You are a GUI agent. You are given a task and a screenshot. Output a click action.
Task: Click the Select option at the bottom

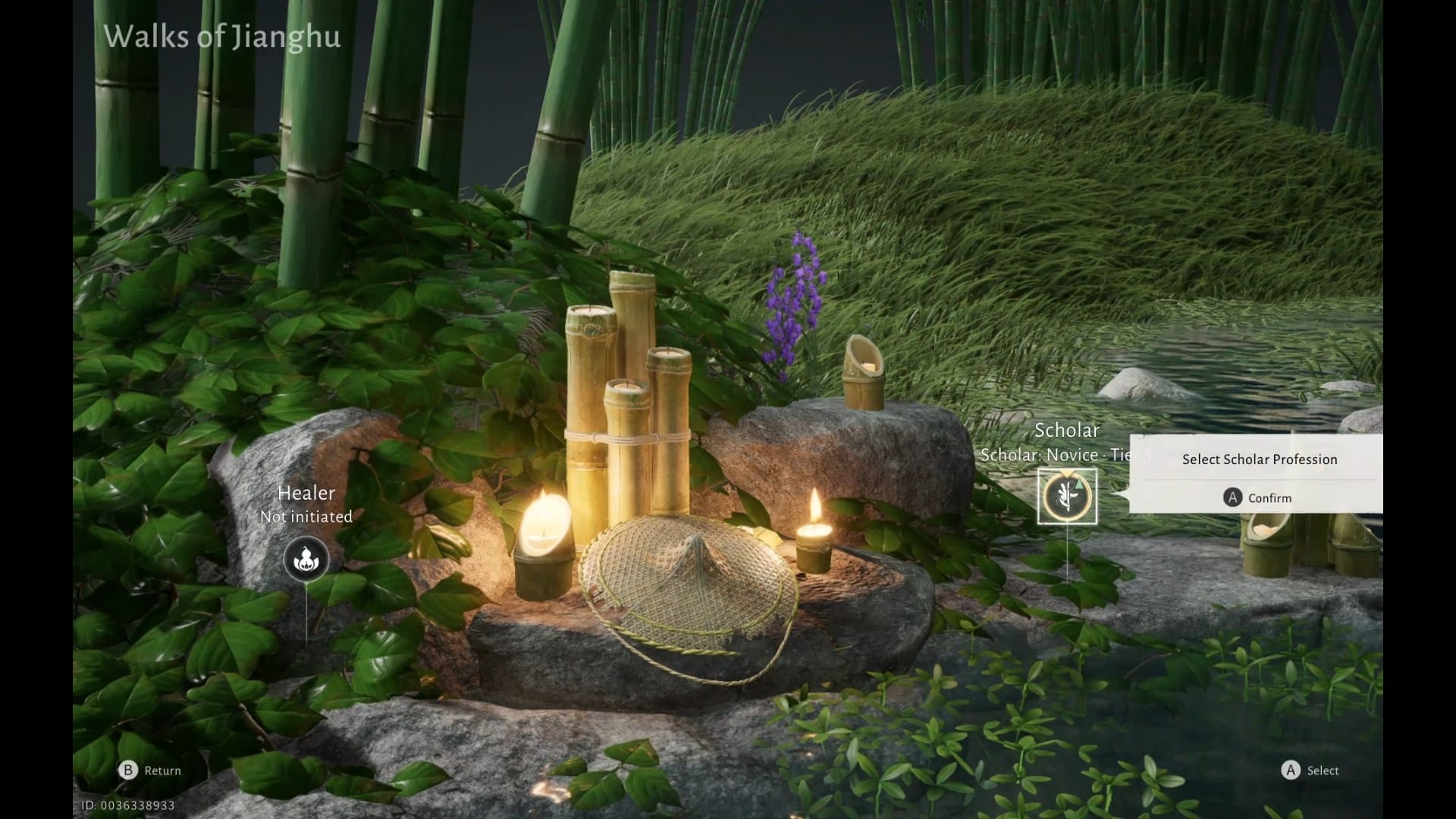(x=1310, y=770)
